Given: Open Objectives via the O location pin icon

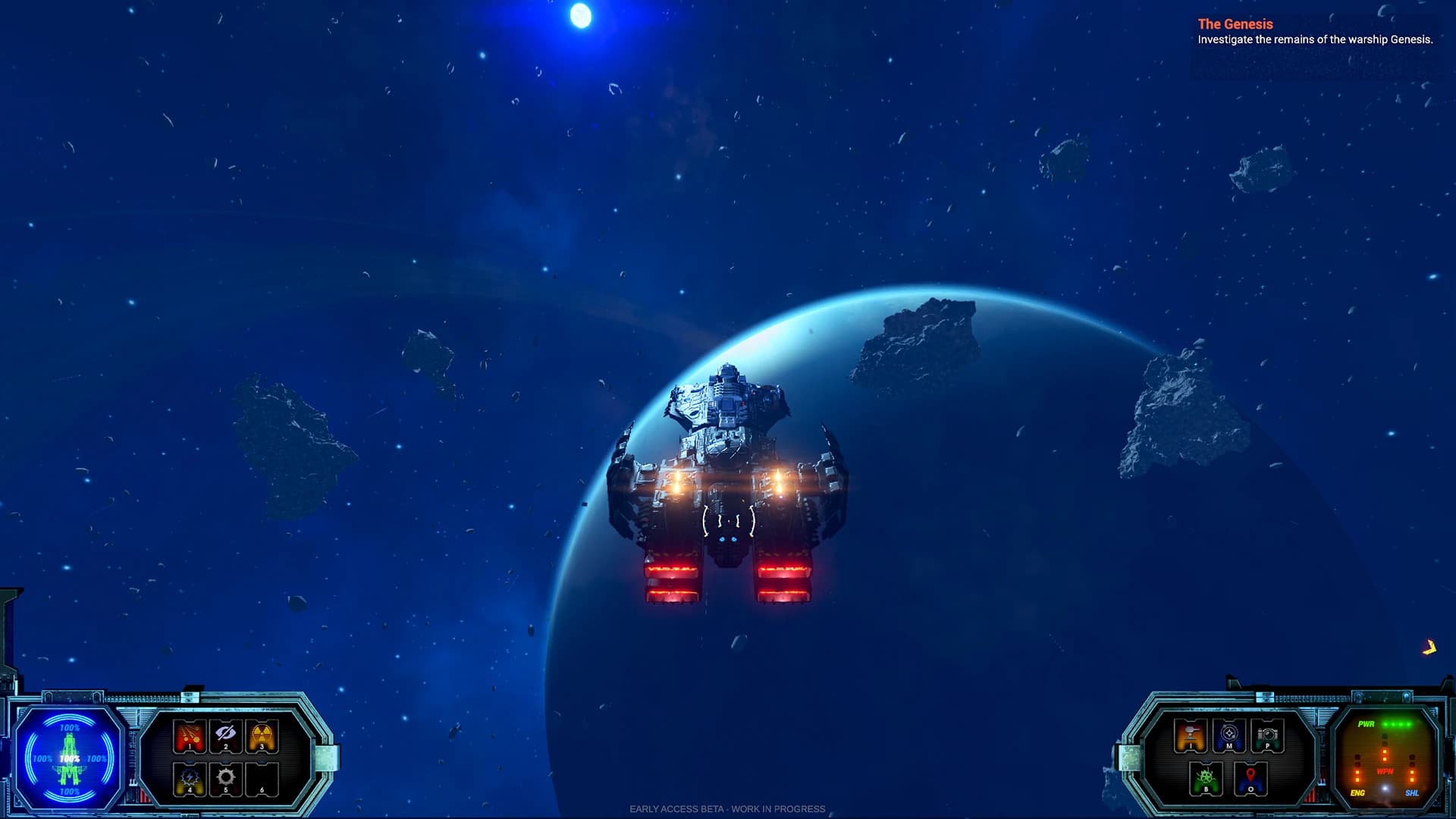Looking at the screenshot, I should [x=1251, y=780].
